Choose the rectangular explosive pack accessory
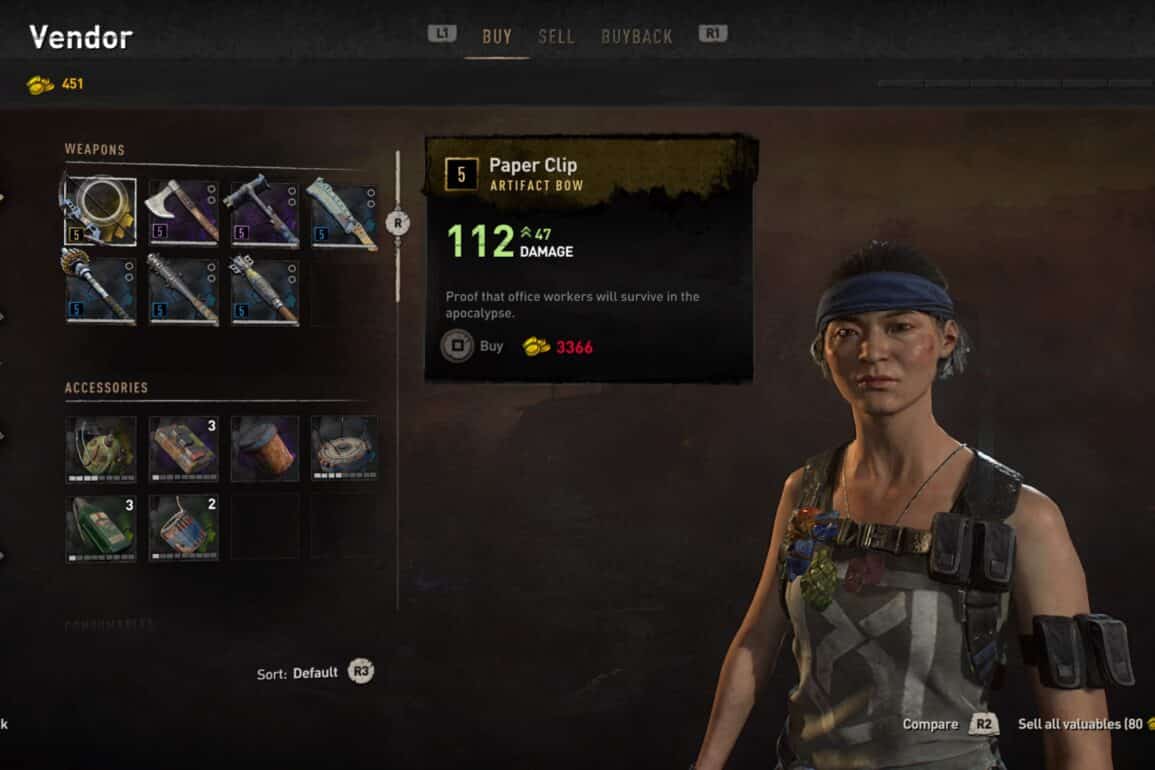The image size is (1155, 770). pyautogui.click(x=183, y=449)
